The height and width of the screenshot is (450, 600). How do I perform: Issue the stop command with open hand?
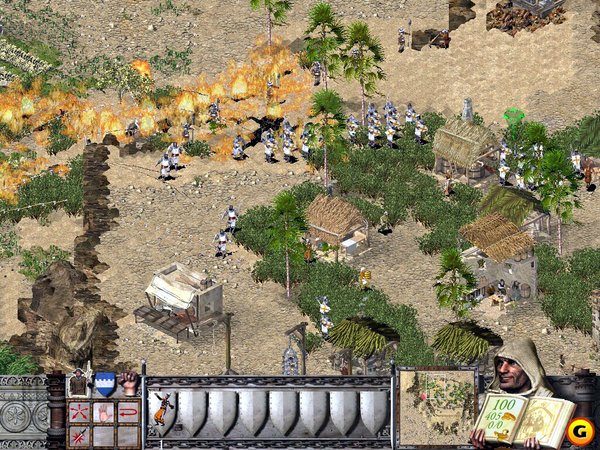coord(104,412)
